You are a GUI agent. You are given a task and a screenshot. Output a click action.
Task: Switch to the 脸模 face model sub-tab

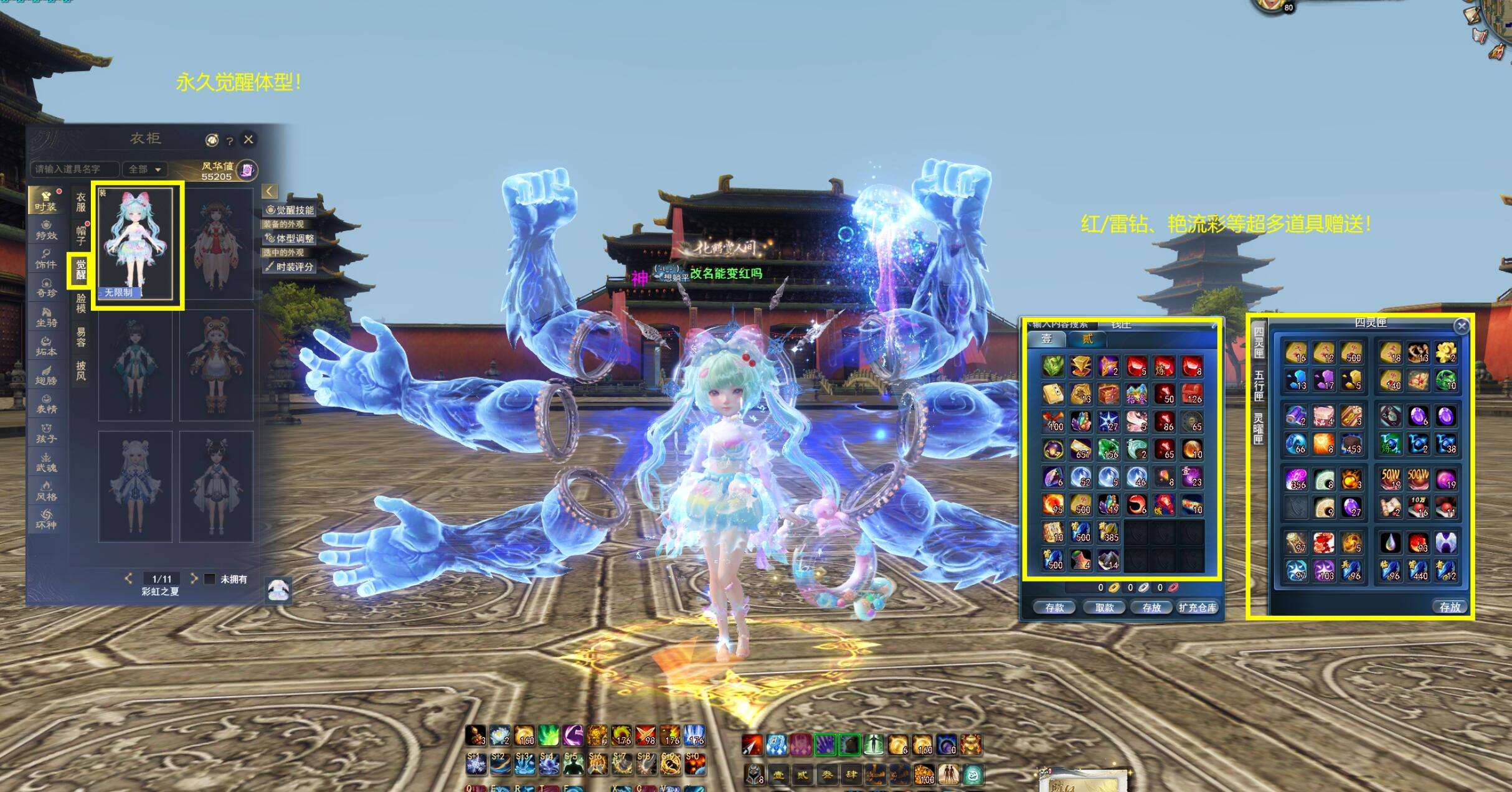[x=81, y=303]
